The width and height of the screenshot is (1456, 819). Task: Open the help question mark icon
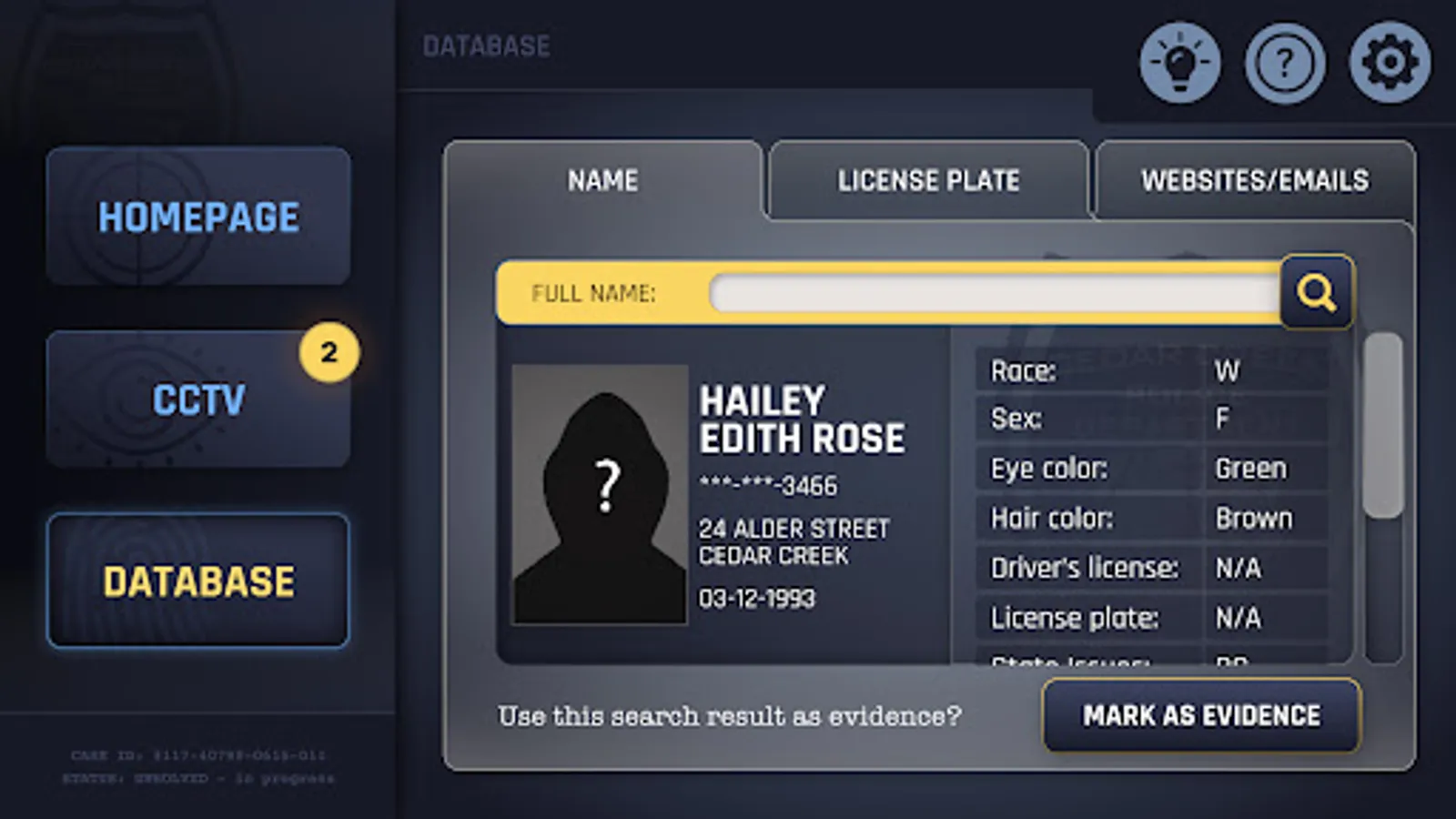click(x=1286, y=62)
